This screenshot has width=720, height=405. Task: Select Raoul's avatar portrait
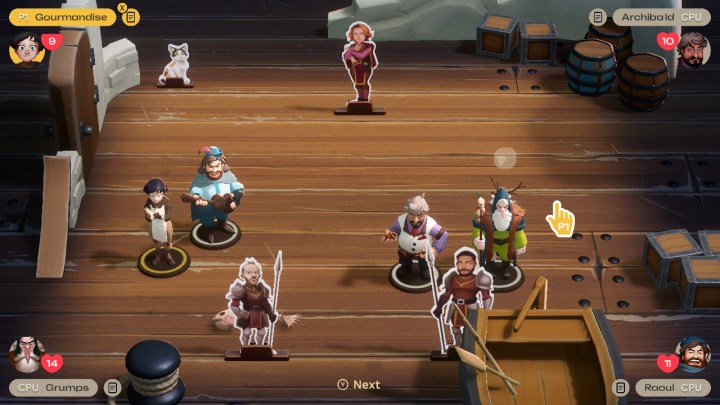tap(694, 353)
